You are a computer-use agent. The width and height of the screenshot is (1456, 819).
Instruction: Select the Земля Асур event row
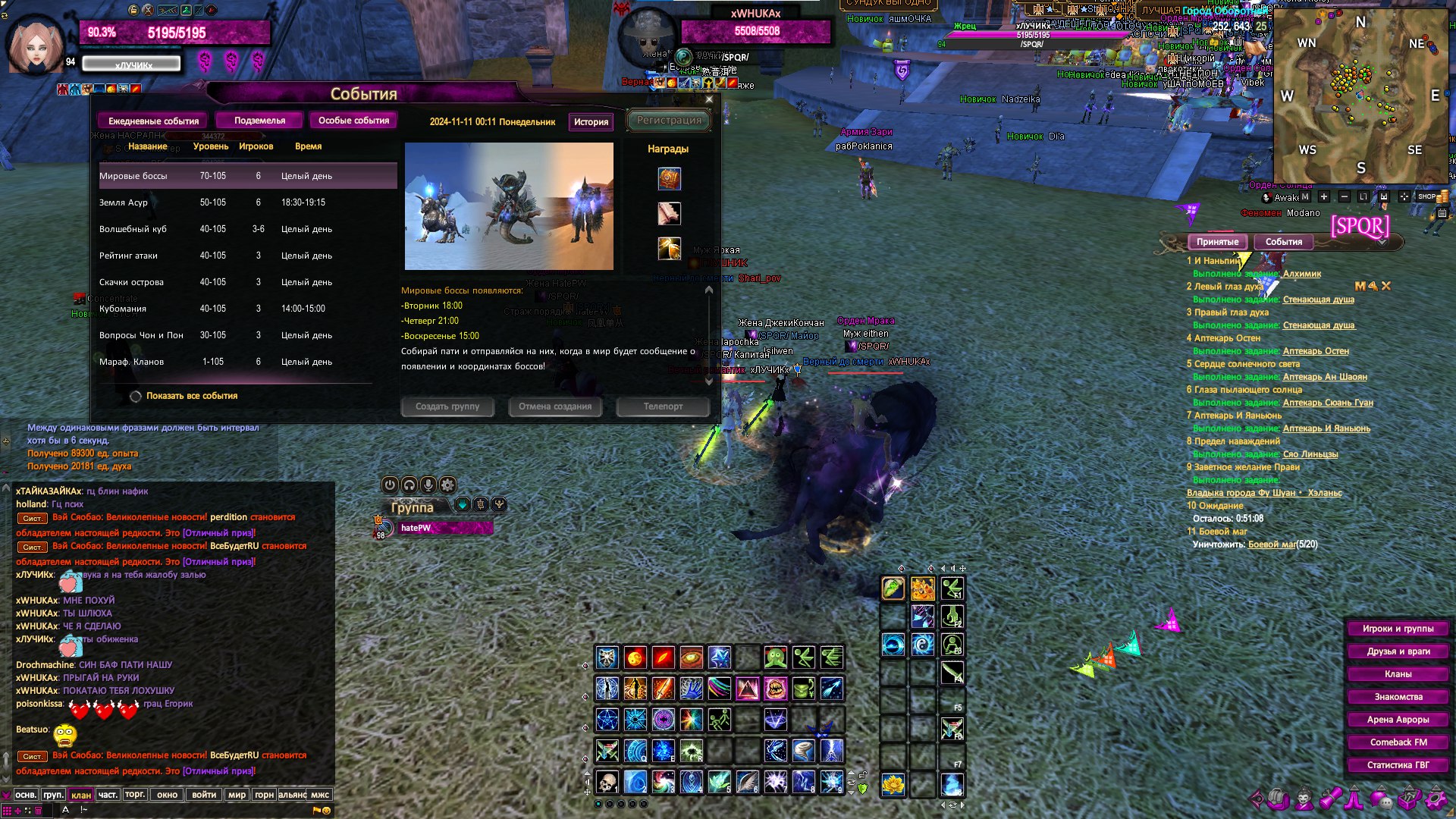tap(247, 202)
